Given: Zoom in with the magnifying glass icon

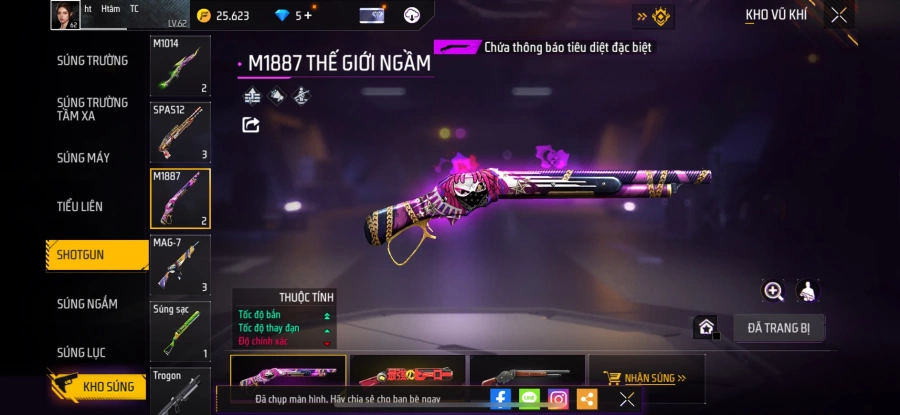Looking at the screenshot, I should coord(773,291).
